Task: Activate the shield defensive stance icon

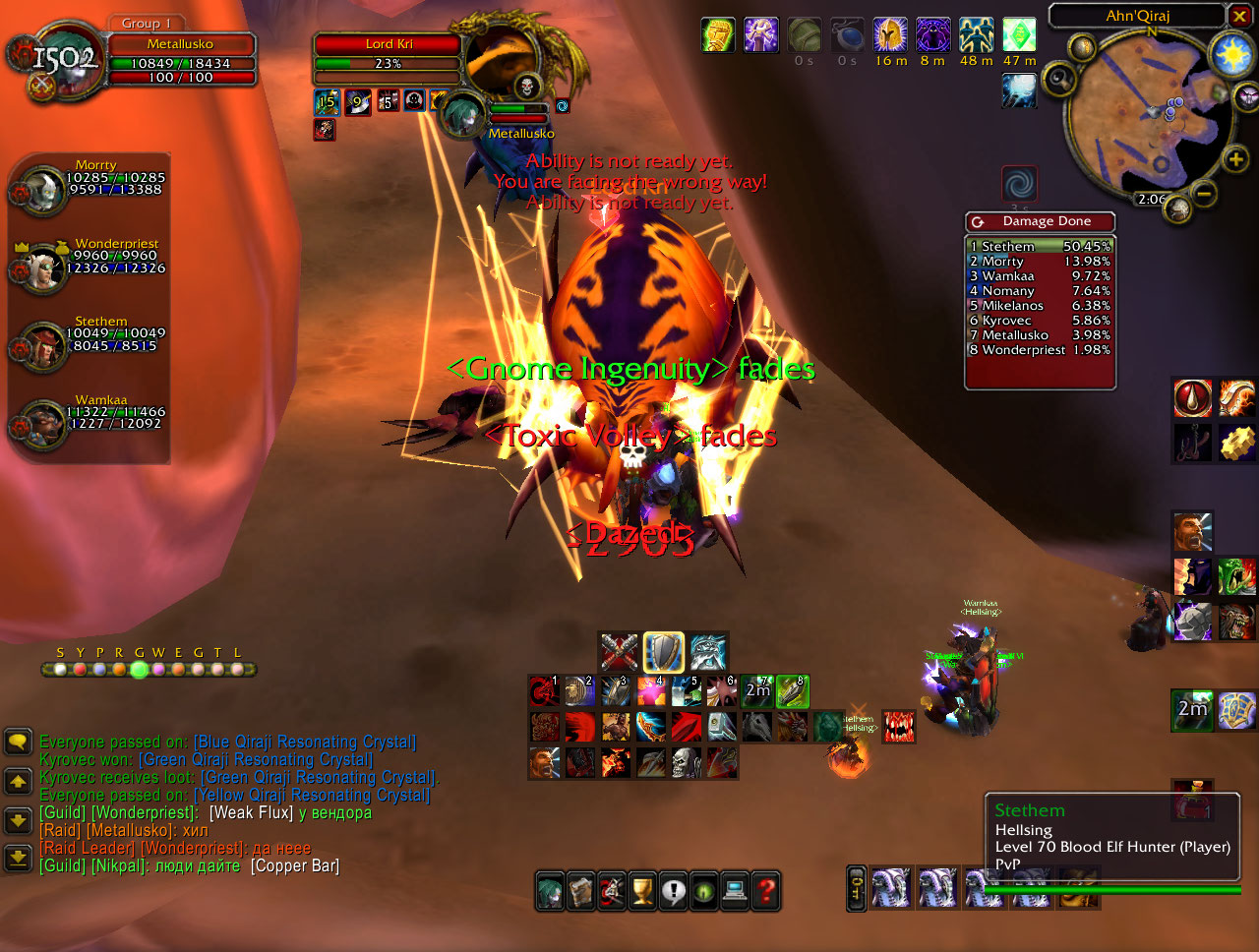Action: 664,651
